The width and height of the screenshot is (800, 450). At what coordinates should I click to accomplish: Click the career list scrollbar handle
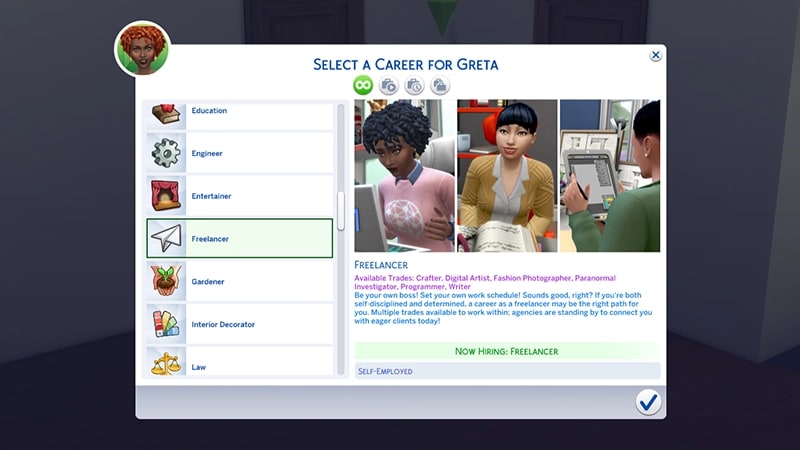tap(341, 210)
